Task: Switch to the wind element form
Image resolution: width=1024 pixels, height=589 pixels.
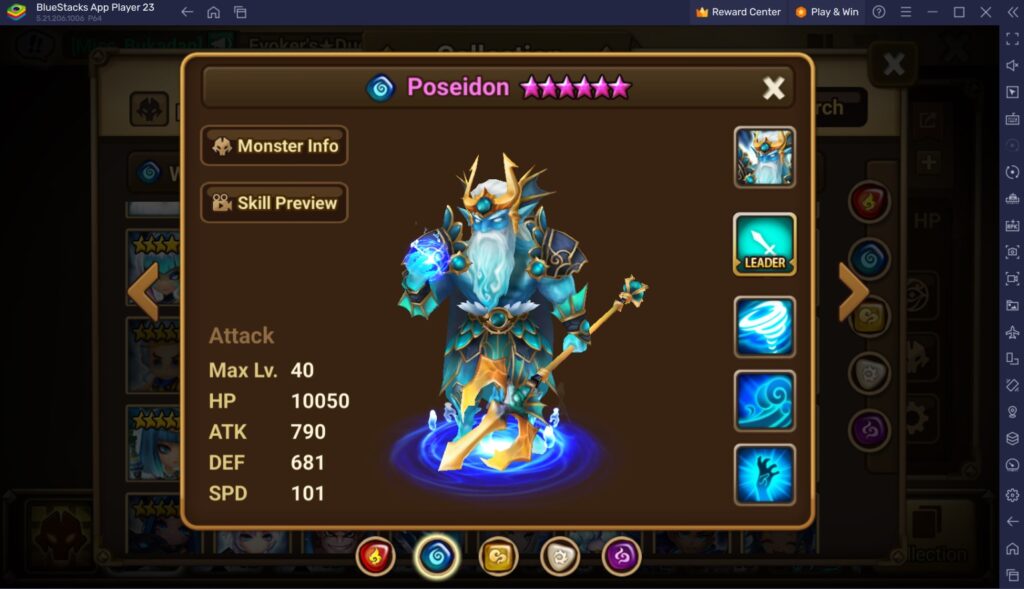Action: coord(498,556)
